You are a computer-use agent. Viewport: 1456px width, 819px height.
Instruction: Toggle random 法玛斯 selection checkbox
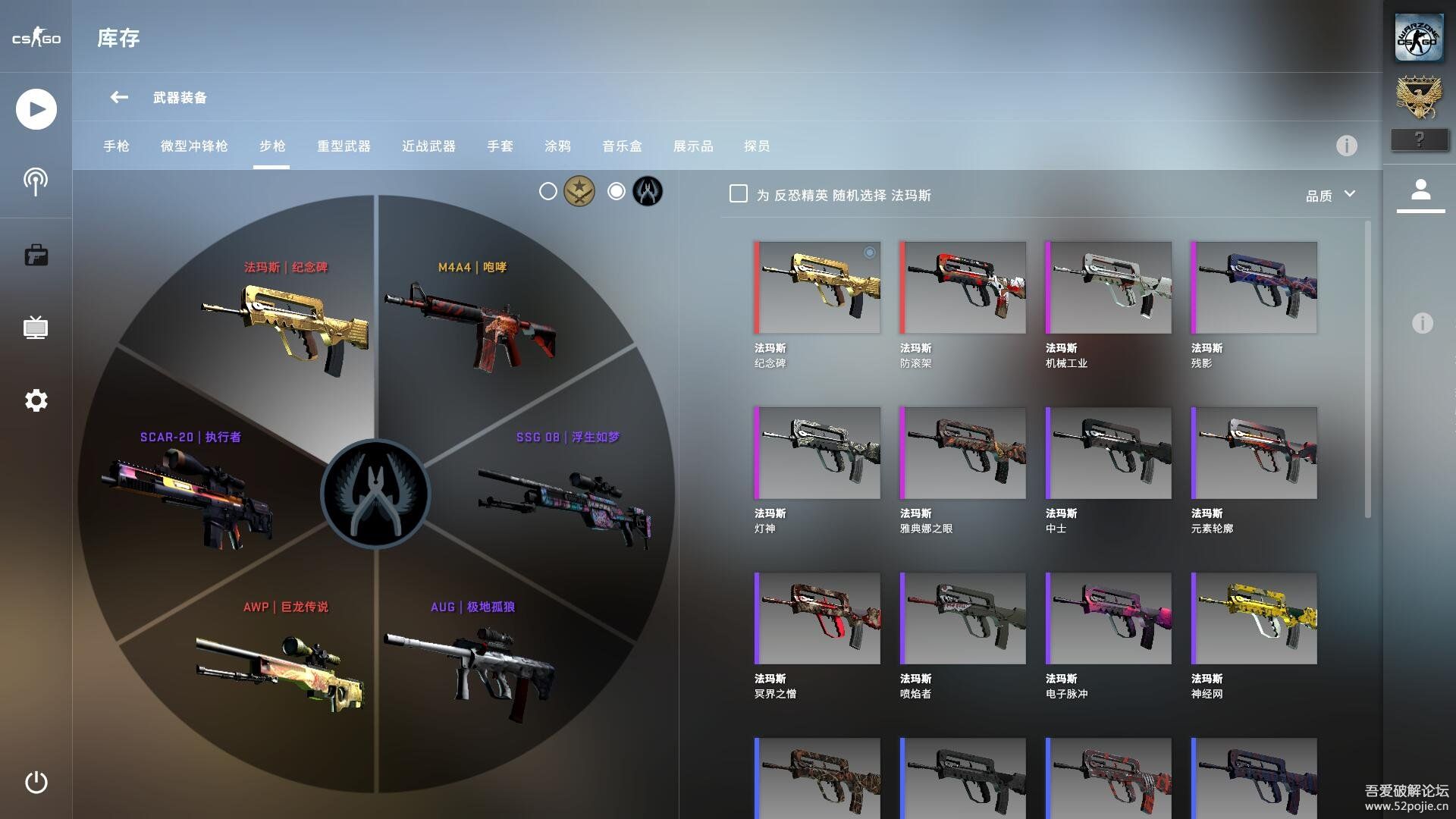[738, 194]
